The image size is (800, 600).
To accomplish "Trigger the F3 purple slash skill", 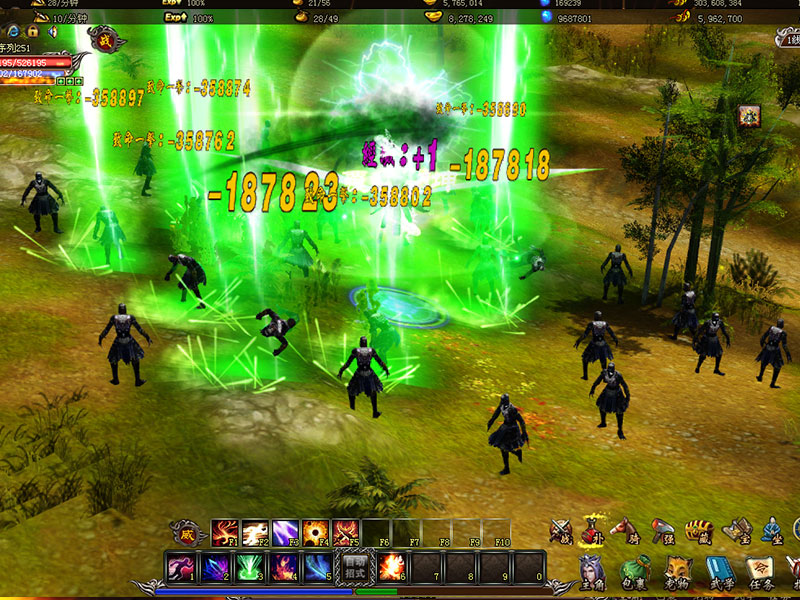I will tap(286, 532).
